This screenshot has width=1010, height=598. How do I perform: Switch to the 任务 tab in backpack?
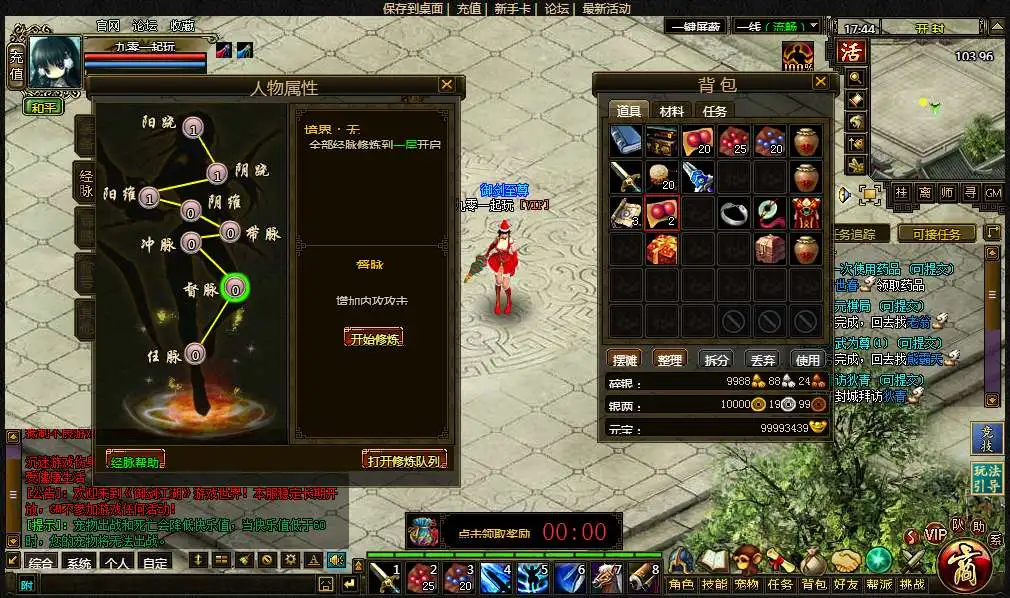[714, 111]
